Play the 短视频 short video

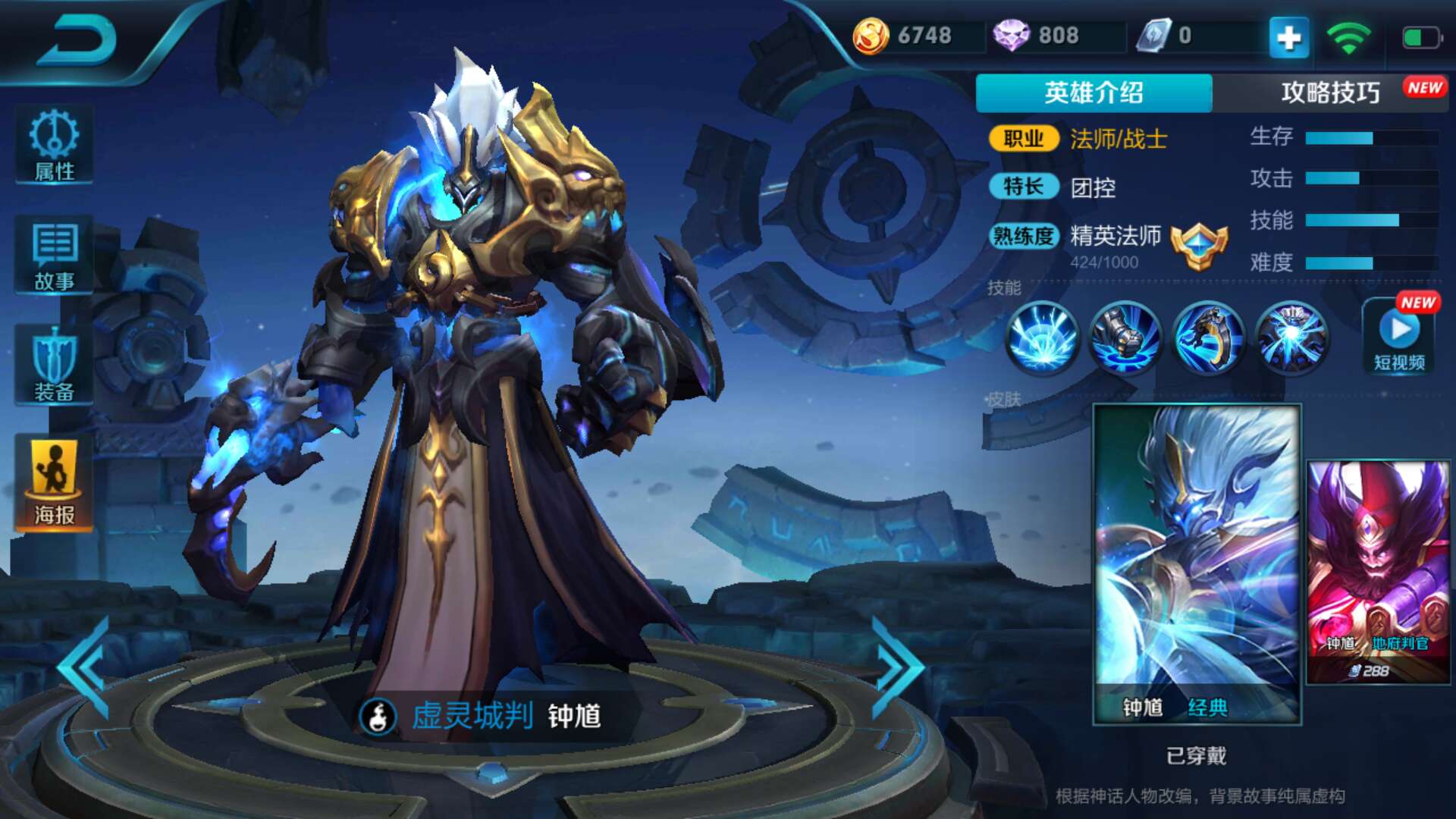click(1400, 337)
